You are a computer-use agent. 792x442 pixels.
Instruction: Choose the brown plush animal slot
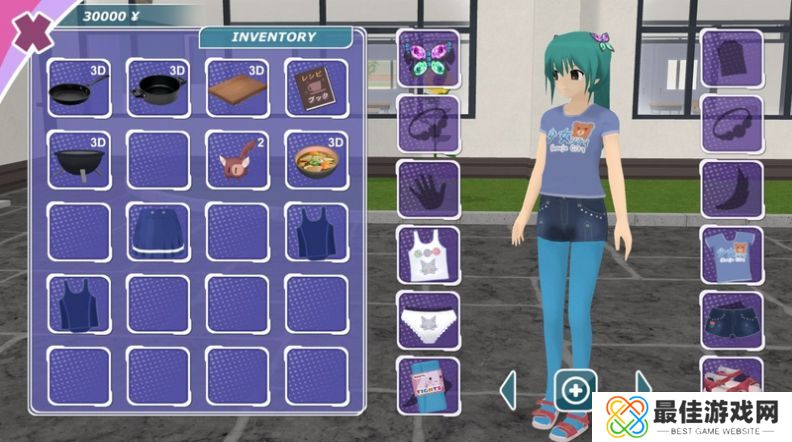(x=237, y=160)
